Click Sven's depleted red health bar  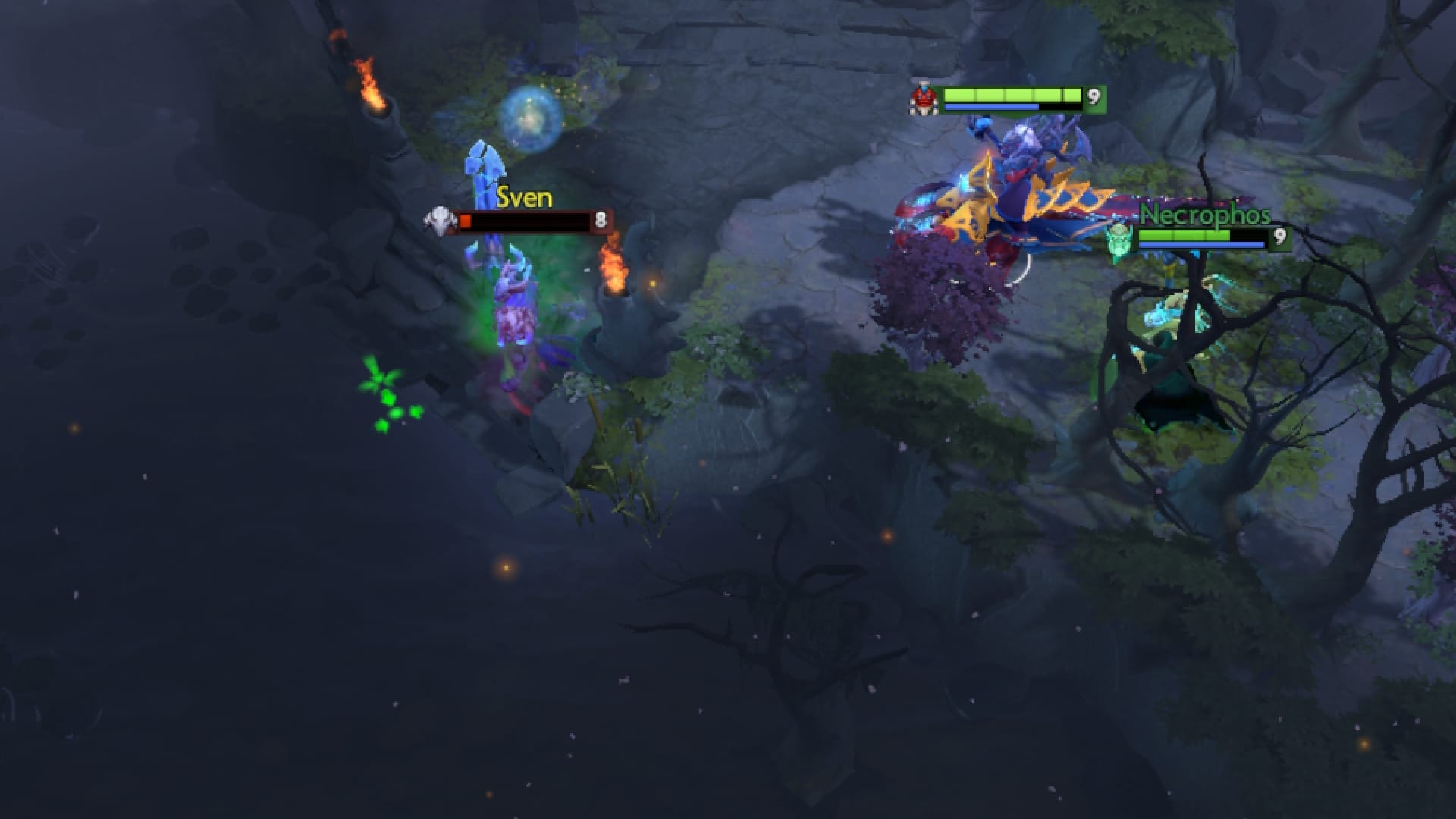(523, 220)
